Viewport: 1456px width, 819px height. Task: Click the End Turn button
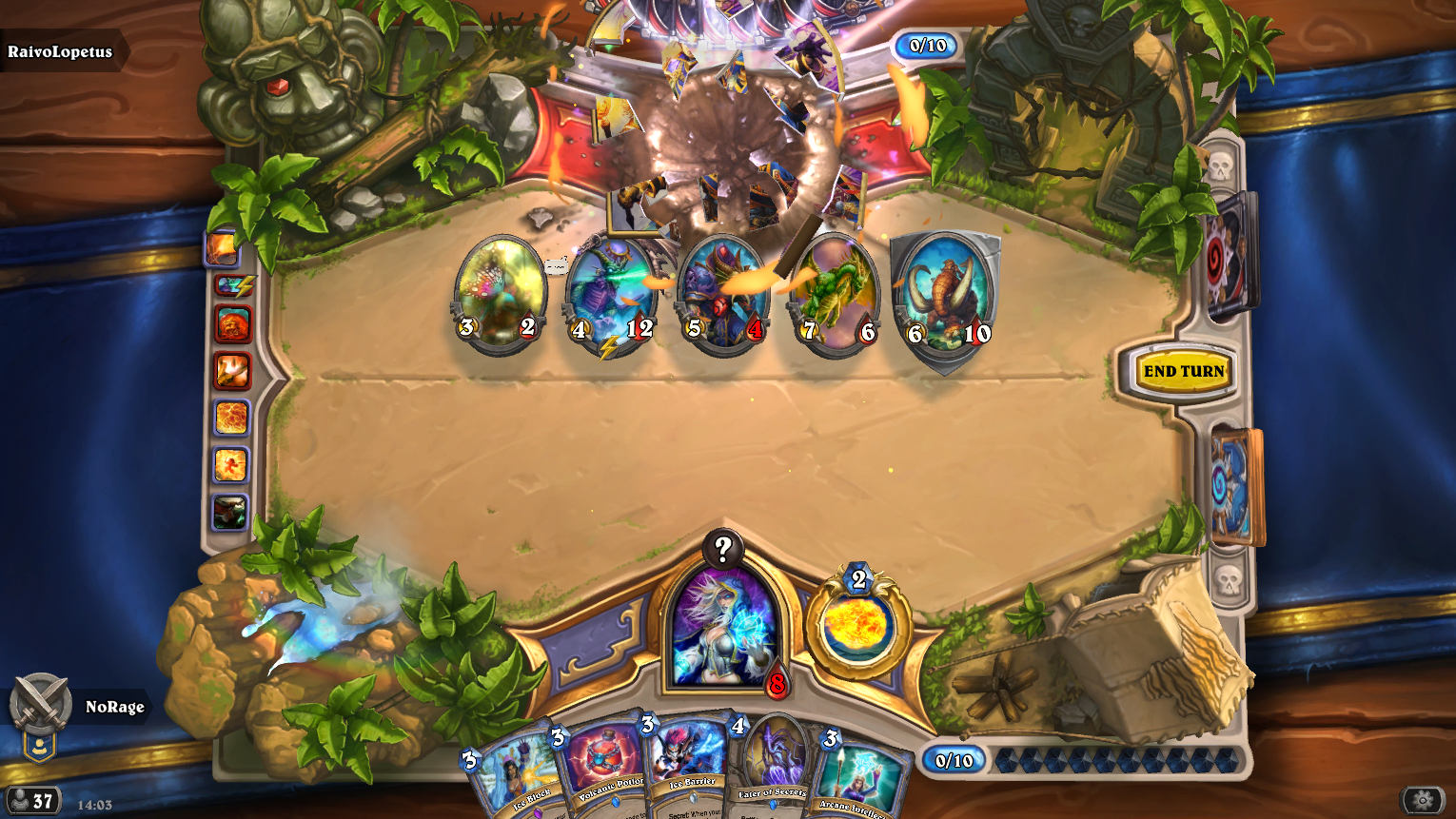tap(1183, 371)
